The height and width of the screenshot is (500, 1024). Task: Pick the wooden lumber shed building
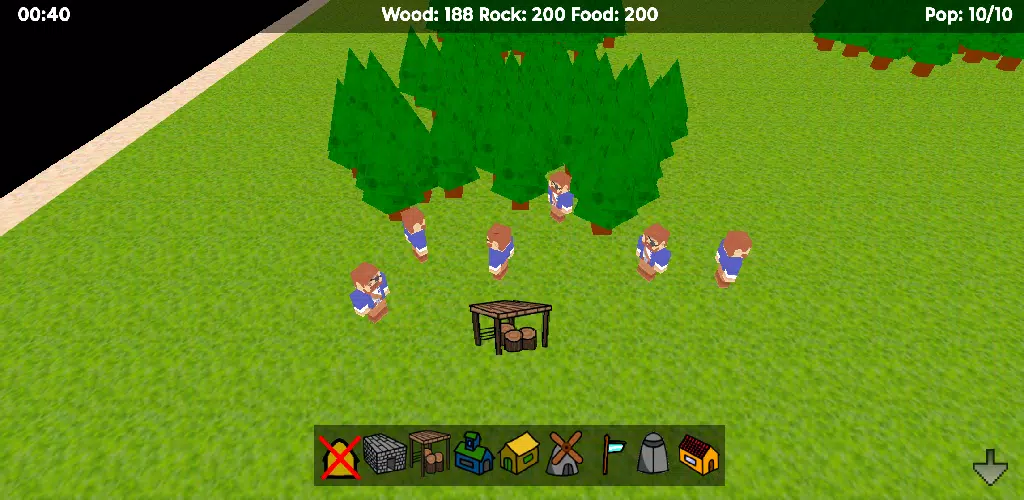(429, 455)
